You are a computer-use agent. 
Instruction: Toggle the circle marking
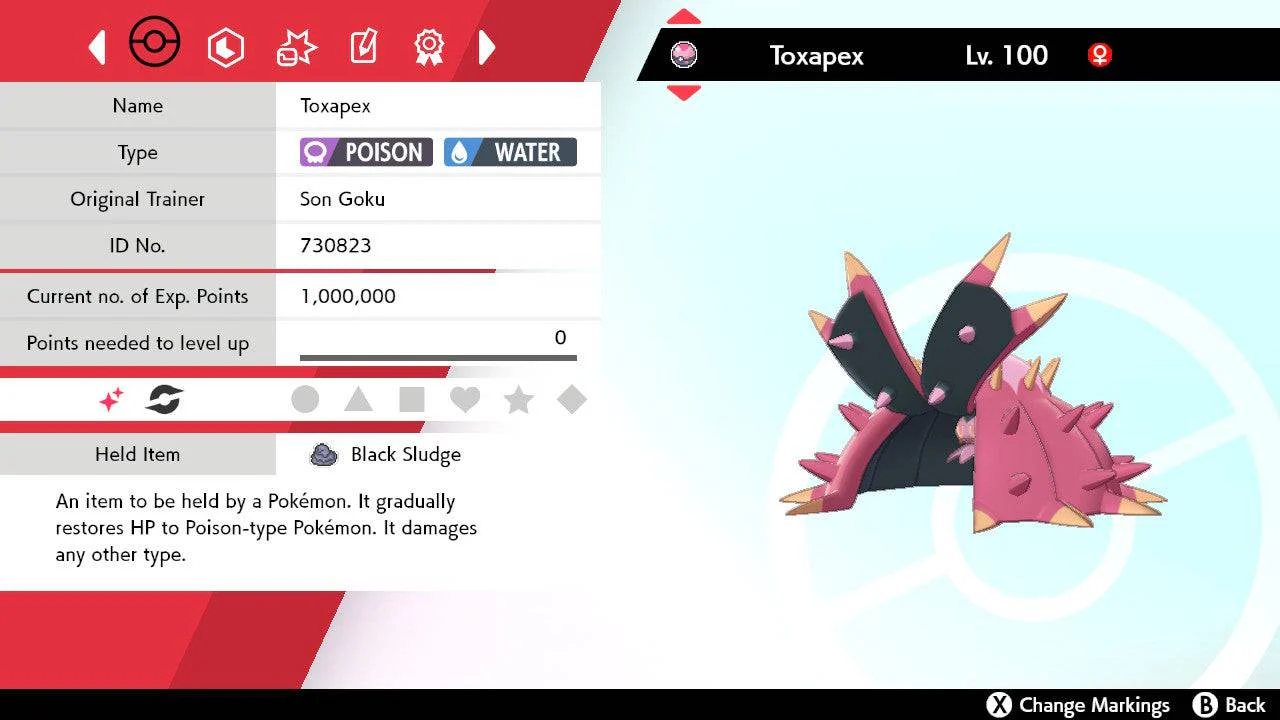click(x=305, y=400)
